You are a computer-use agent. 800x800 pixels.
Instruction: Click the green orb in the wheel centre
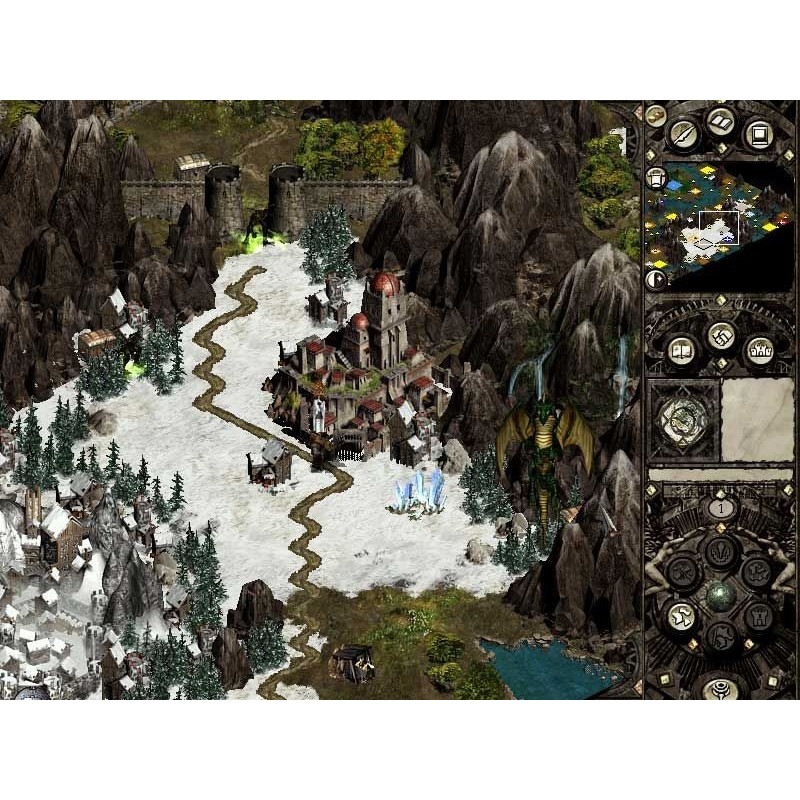point(720,594)
